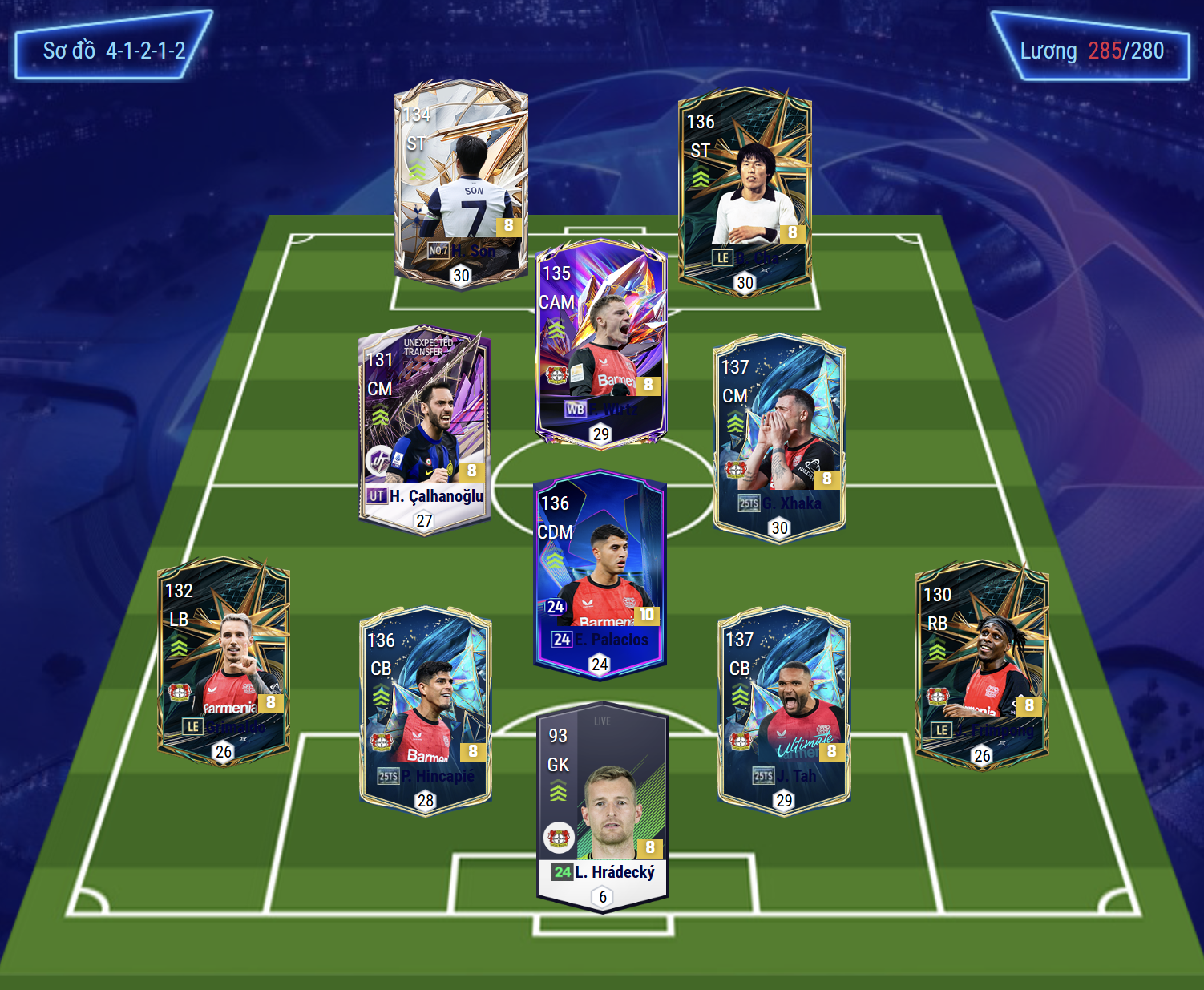
Task: Pick the H. Çalhanoğlu CM card
Action: pos(425,430)
